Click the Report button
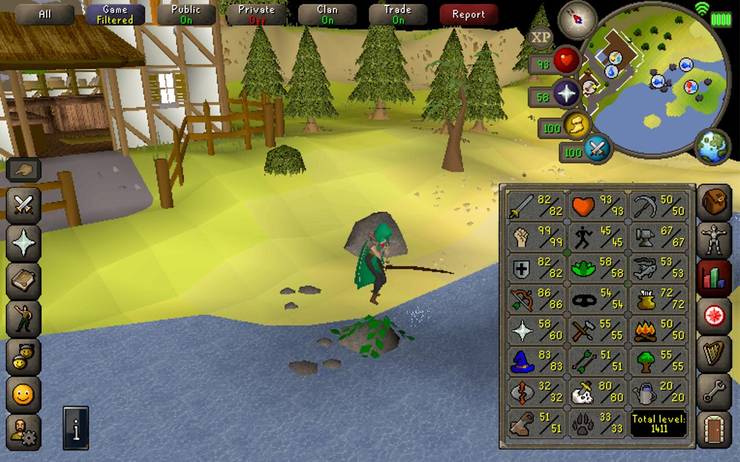 468,14
